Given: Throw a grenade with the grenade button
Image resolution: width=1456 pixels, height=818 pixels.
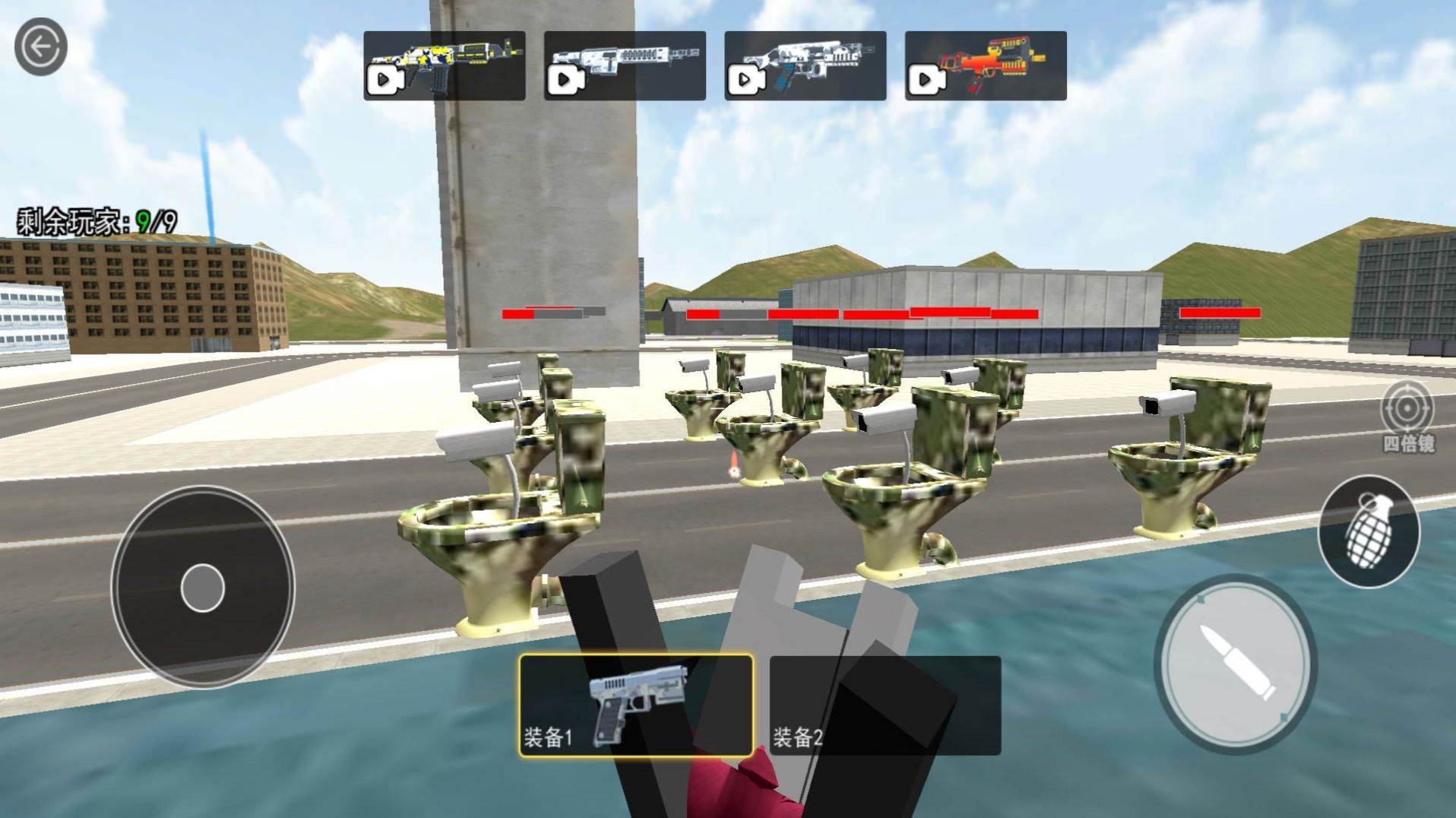Looking at the screenshot, I should point(1368,531).
